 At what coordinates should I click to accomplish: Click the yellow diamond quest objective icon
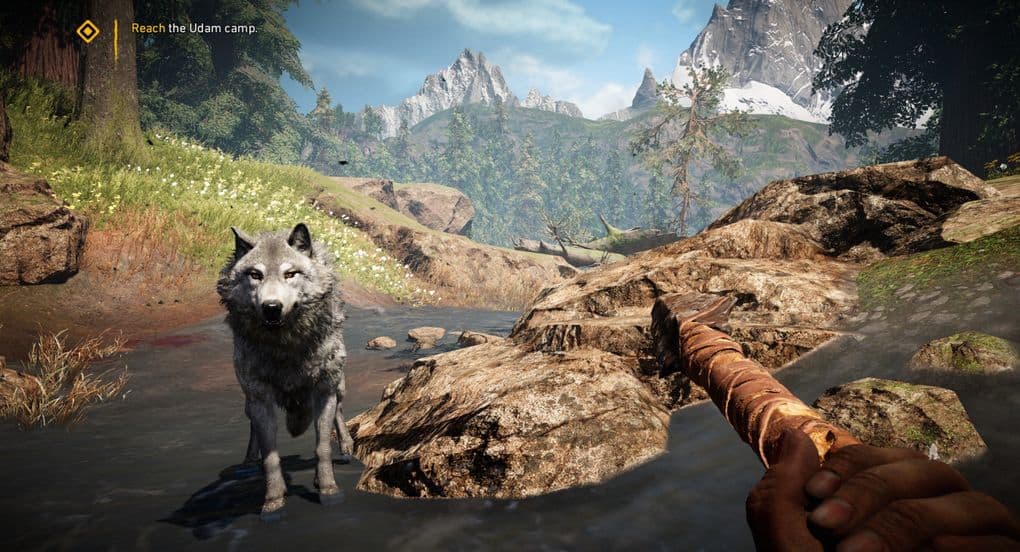(88, 32)
